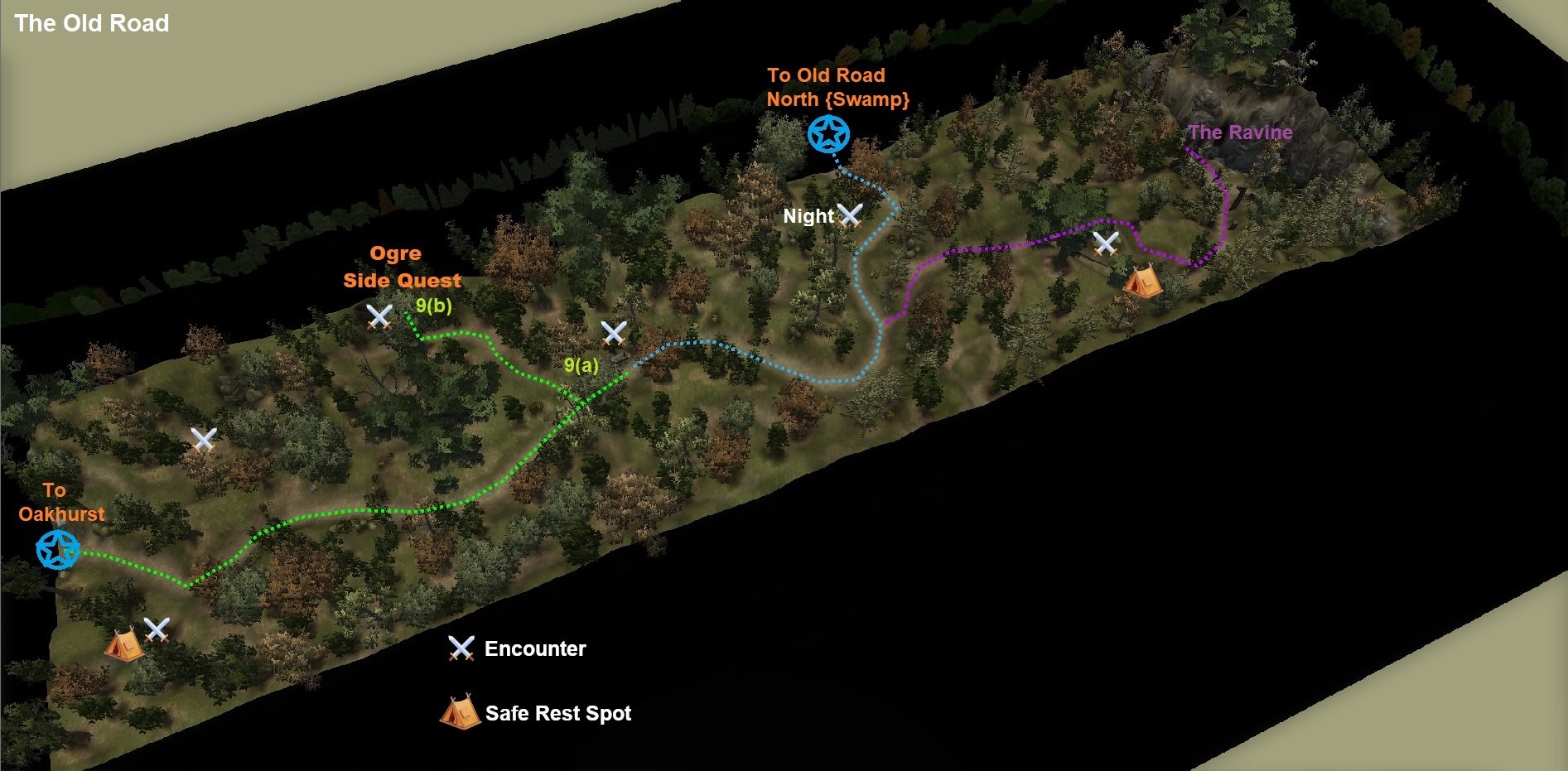Screen dimensions: 1568x771
Task: Select the safe rest tent below Oakhurst exit
Action: point(123,644)
